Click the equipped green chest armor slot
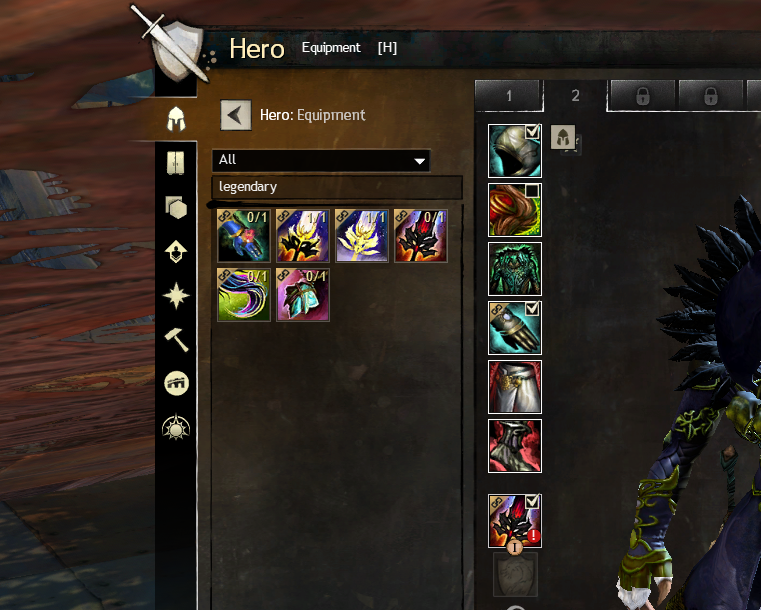 pos(515,269)
